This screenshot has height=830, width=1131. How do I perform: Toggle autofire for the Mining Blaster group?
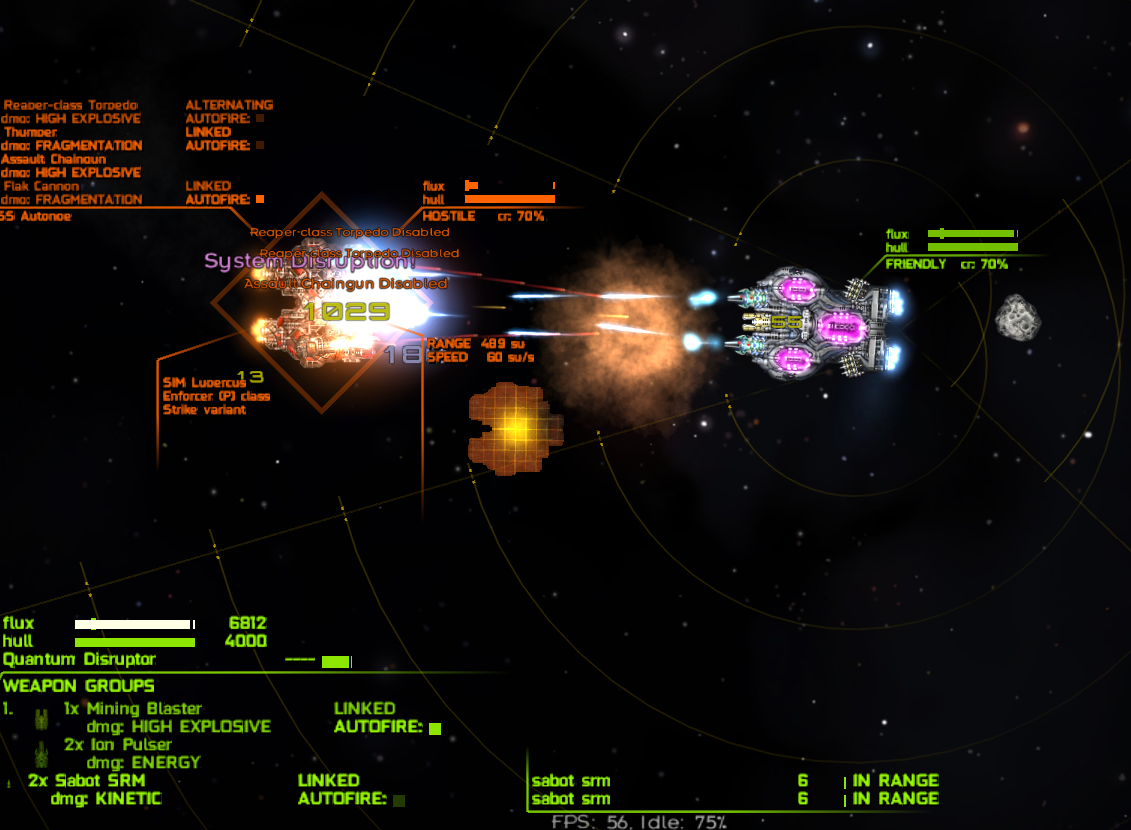[x=435, y=728]
